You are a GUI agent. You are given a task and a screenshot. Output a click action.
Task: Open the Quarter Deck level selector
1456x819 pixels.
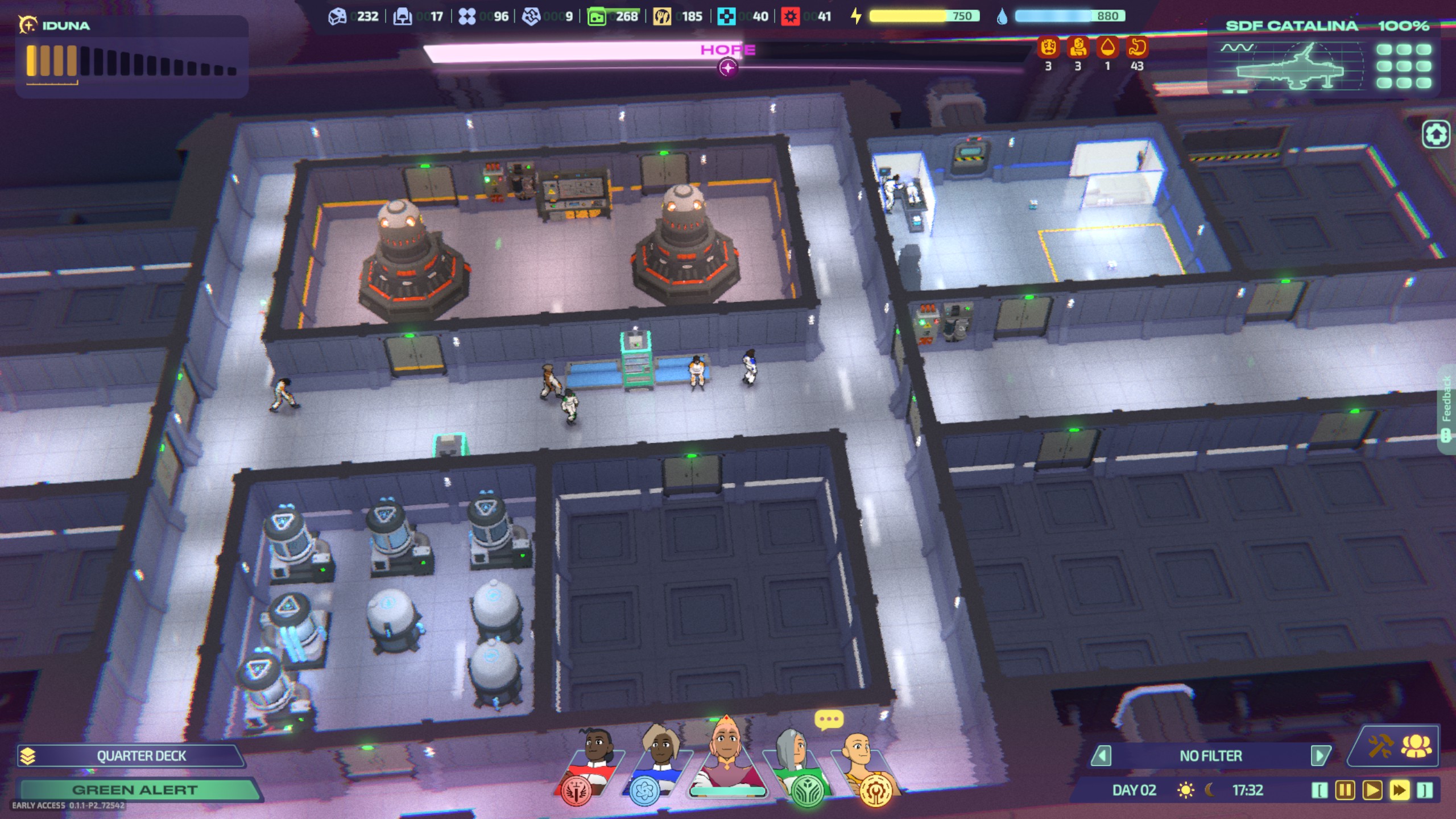pyautogui.click(x=131, y=756)
